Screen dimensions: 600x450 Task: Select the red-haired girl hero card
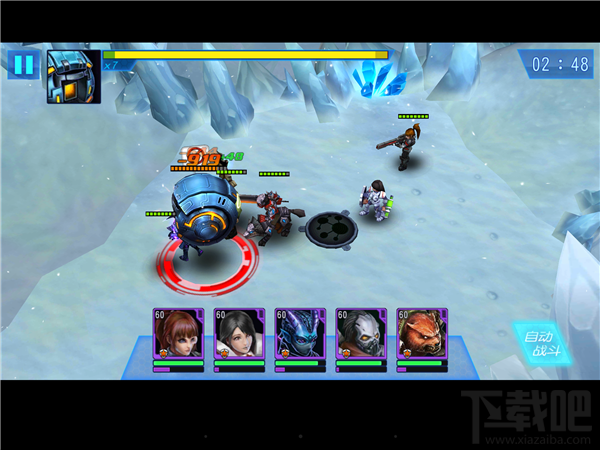(x=178, y=334)
